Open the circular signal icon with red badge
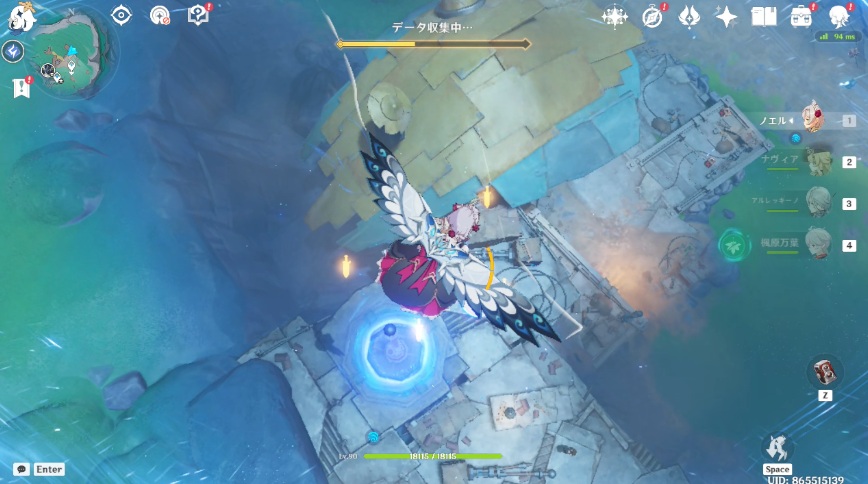This screenshot has width=868, height=484. tap(159, 15)
